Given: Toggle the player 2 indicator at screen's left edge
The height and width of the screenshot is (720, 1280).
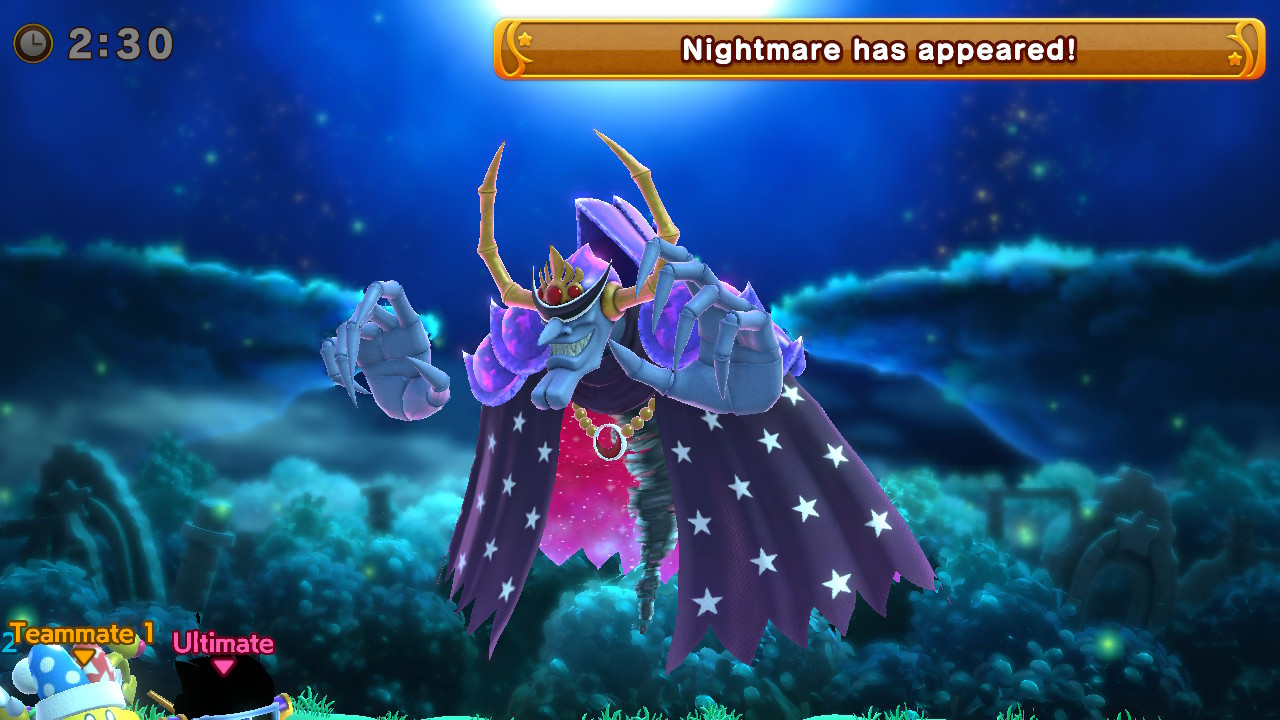Looking at the screenshot, I should (x=9, y=643).
